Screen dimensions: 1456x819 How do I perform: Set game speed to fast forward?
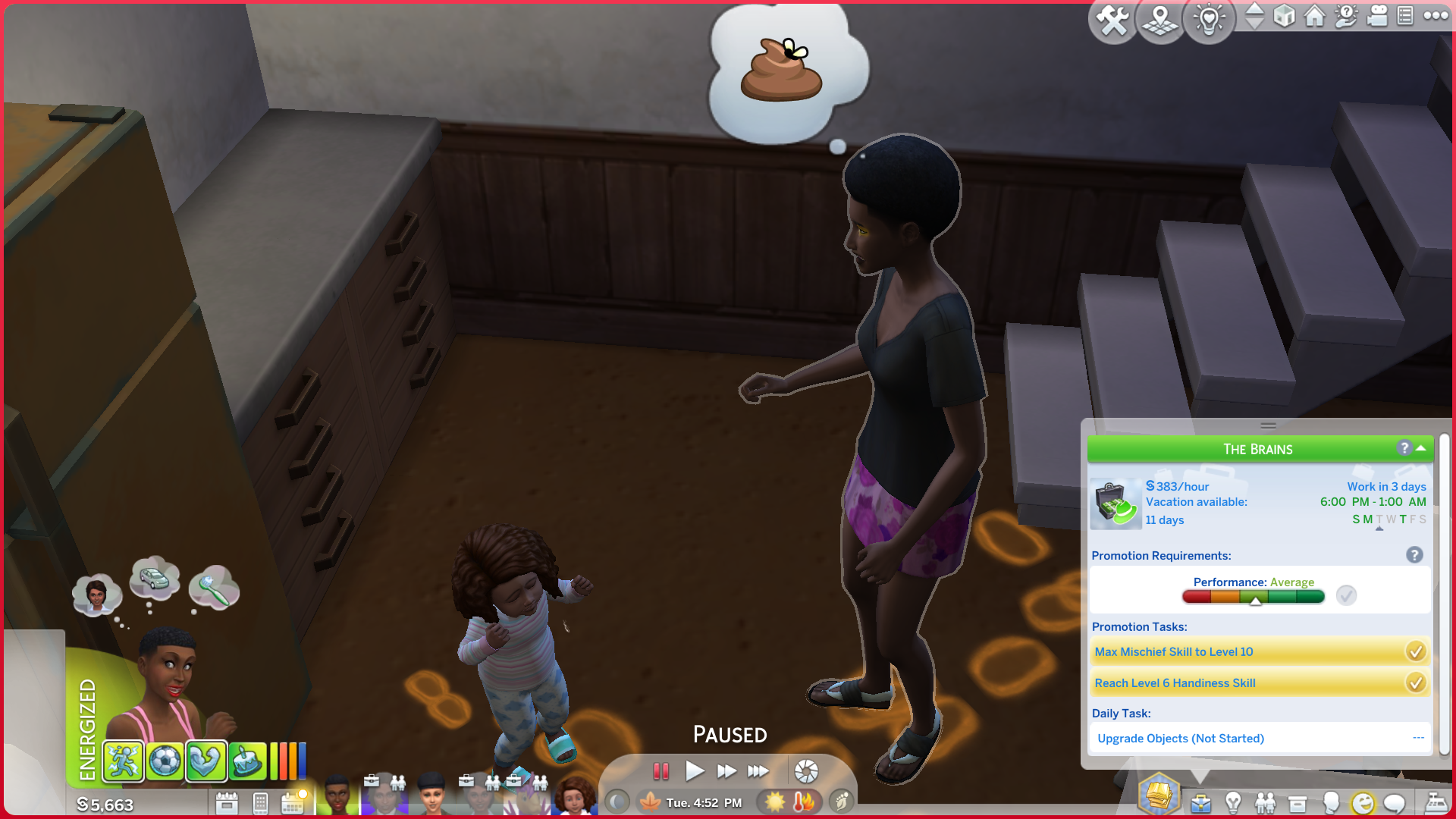pos(726,771)
